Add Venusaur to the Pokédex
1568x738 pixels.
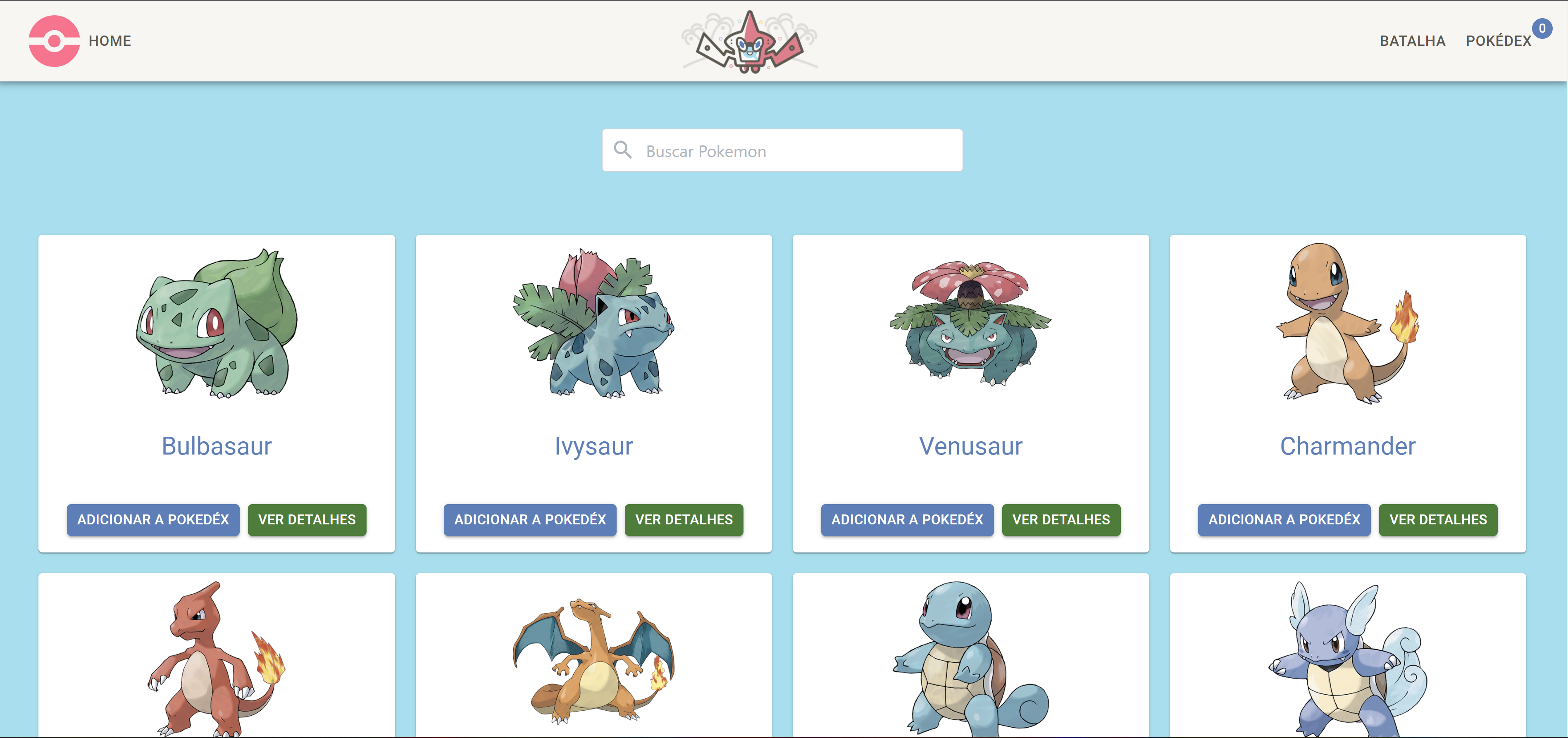click(907, 519)
